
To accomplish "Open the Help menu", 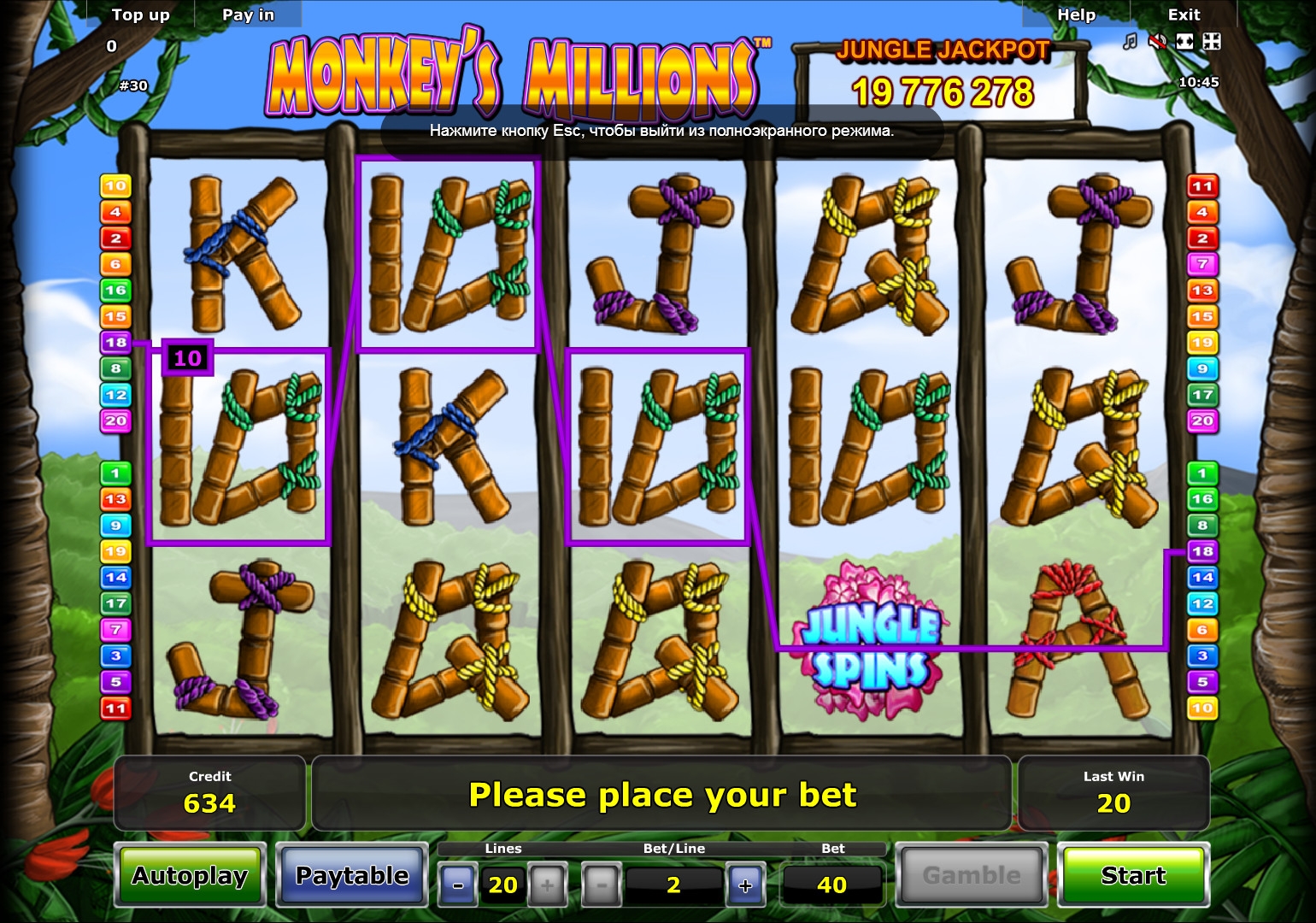I will [1076, 15].
